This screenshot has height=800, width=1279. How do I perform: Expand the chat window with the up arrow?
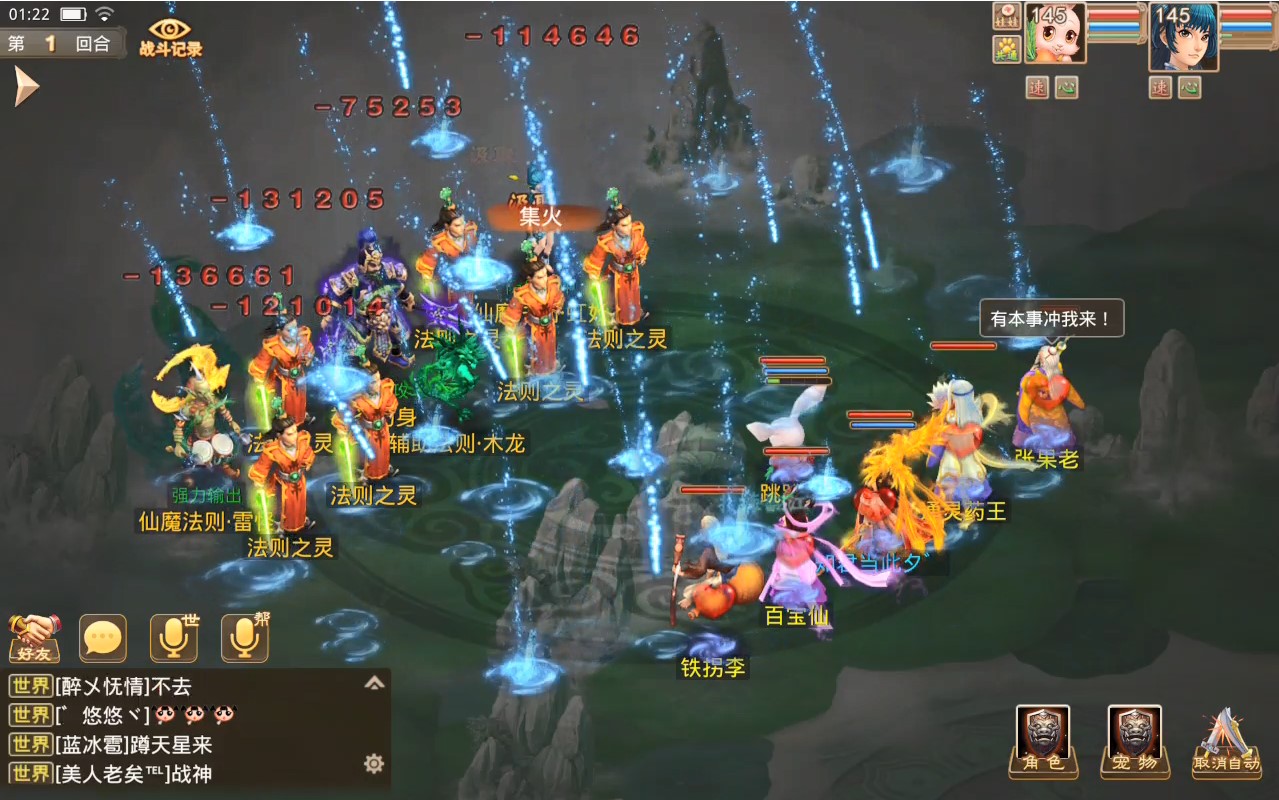pos(374,684)
